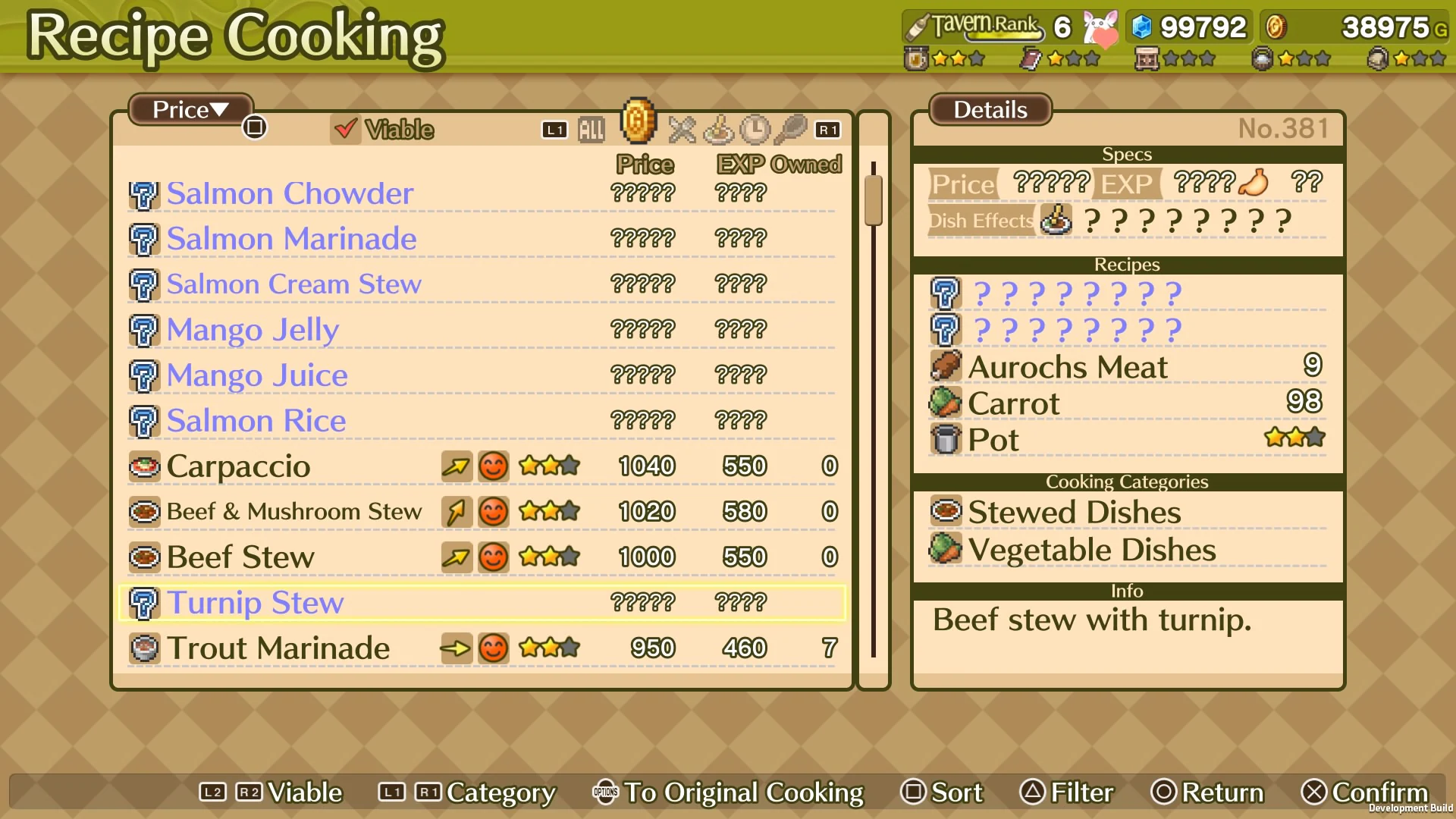Click the crossed cutlery category icon
The image size is (1456, 819).
tap(682, 130)
